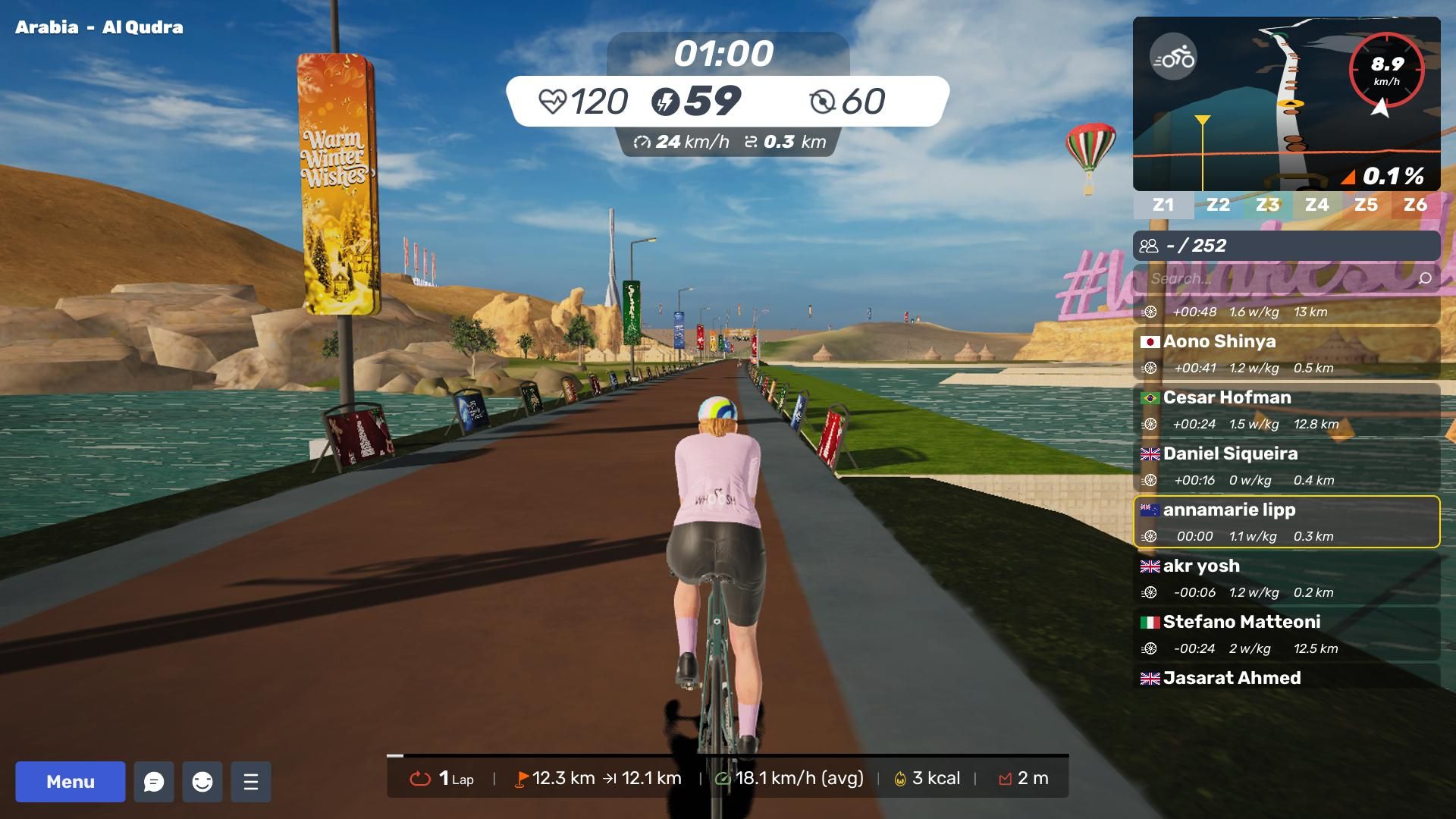Image resolution: width=1456 pixels, height=819 pixels.
Task: Toggle the three-line list button
Action: pos(251,782)
